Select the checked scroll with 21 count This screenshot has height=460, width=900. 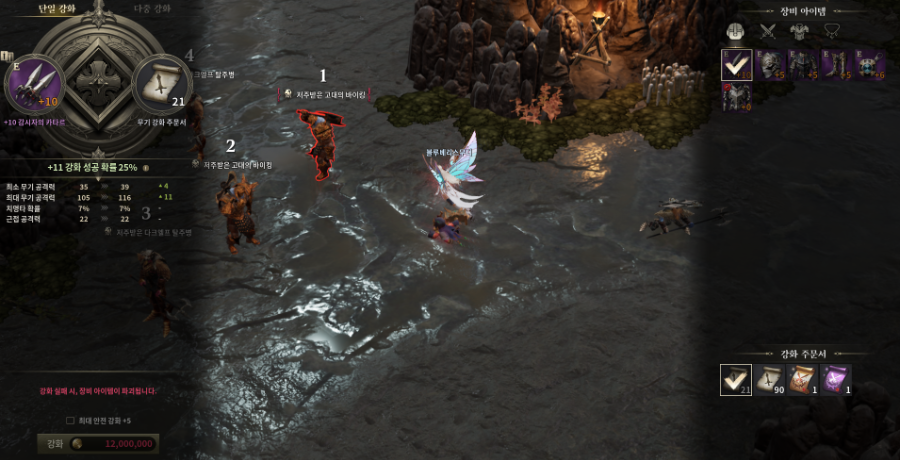point(736,379)
